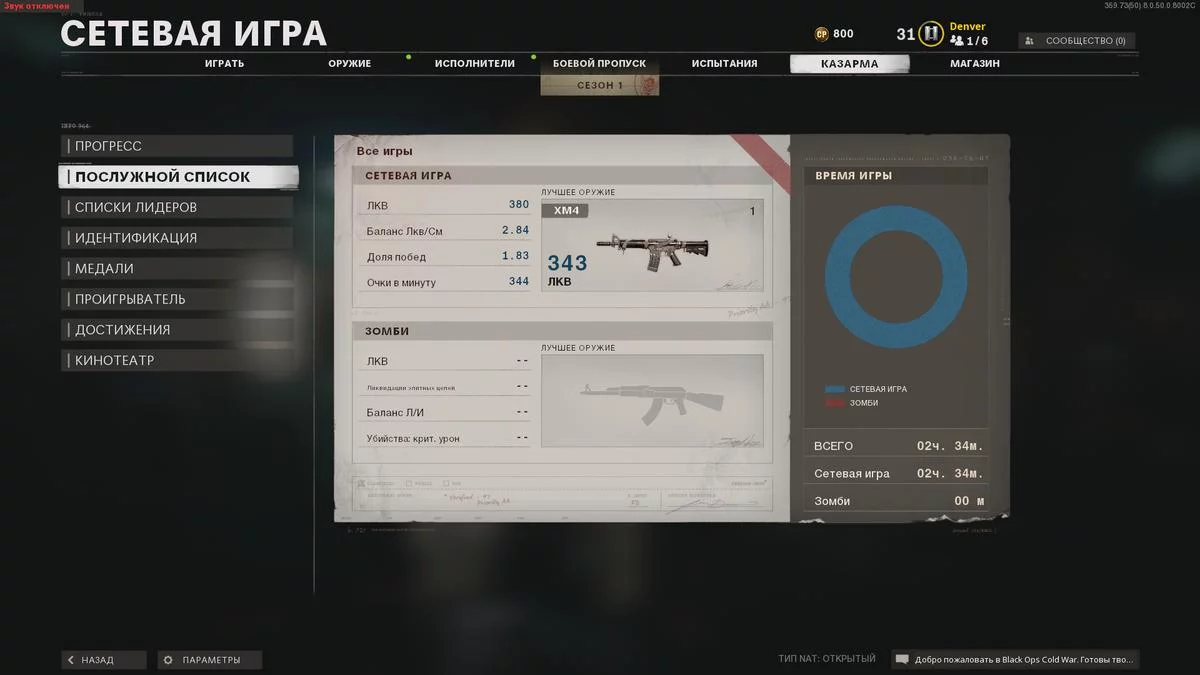Click the КАЗАРМА tab

849,64
